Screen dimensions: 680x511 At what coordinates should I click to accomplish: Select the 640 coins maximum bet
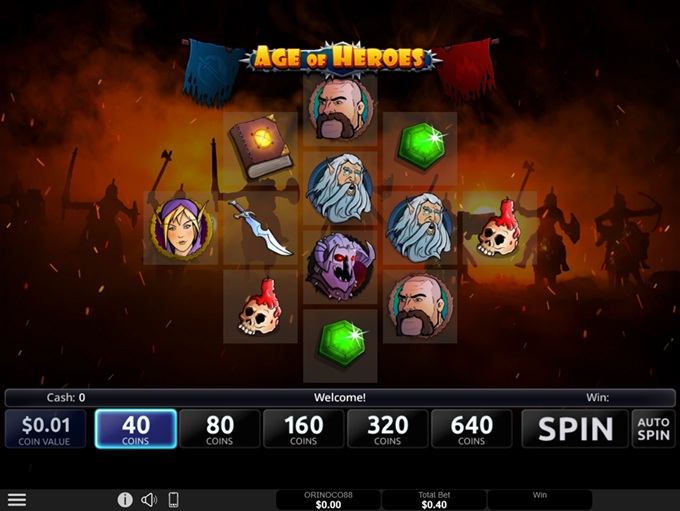click(x=472, y=429)
